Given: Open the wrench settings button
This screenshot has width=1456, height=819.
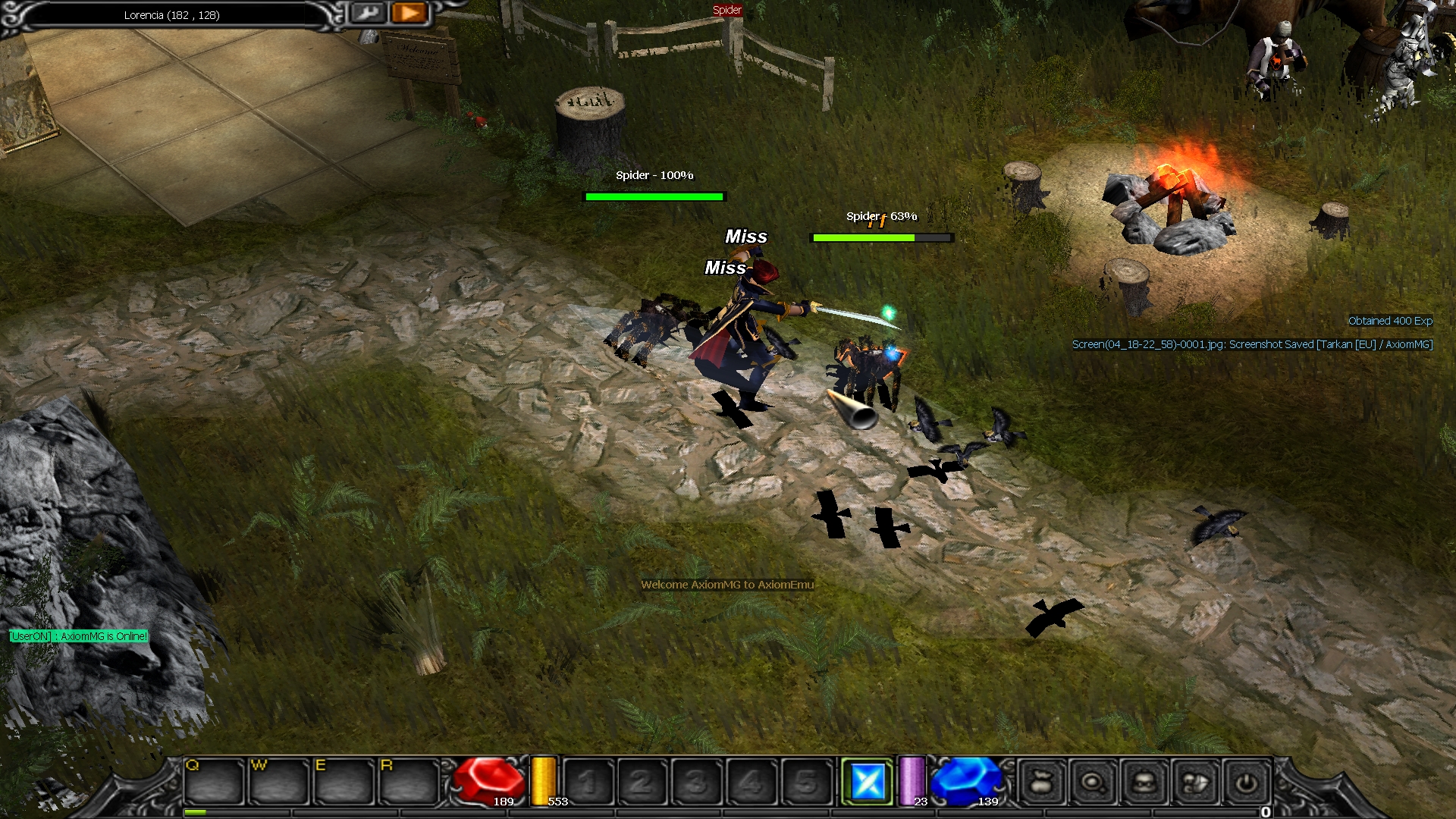Looking at the screenshot, I should coord(369,13).
